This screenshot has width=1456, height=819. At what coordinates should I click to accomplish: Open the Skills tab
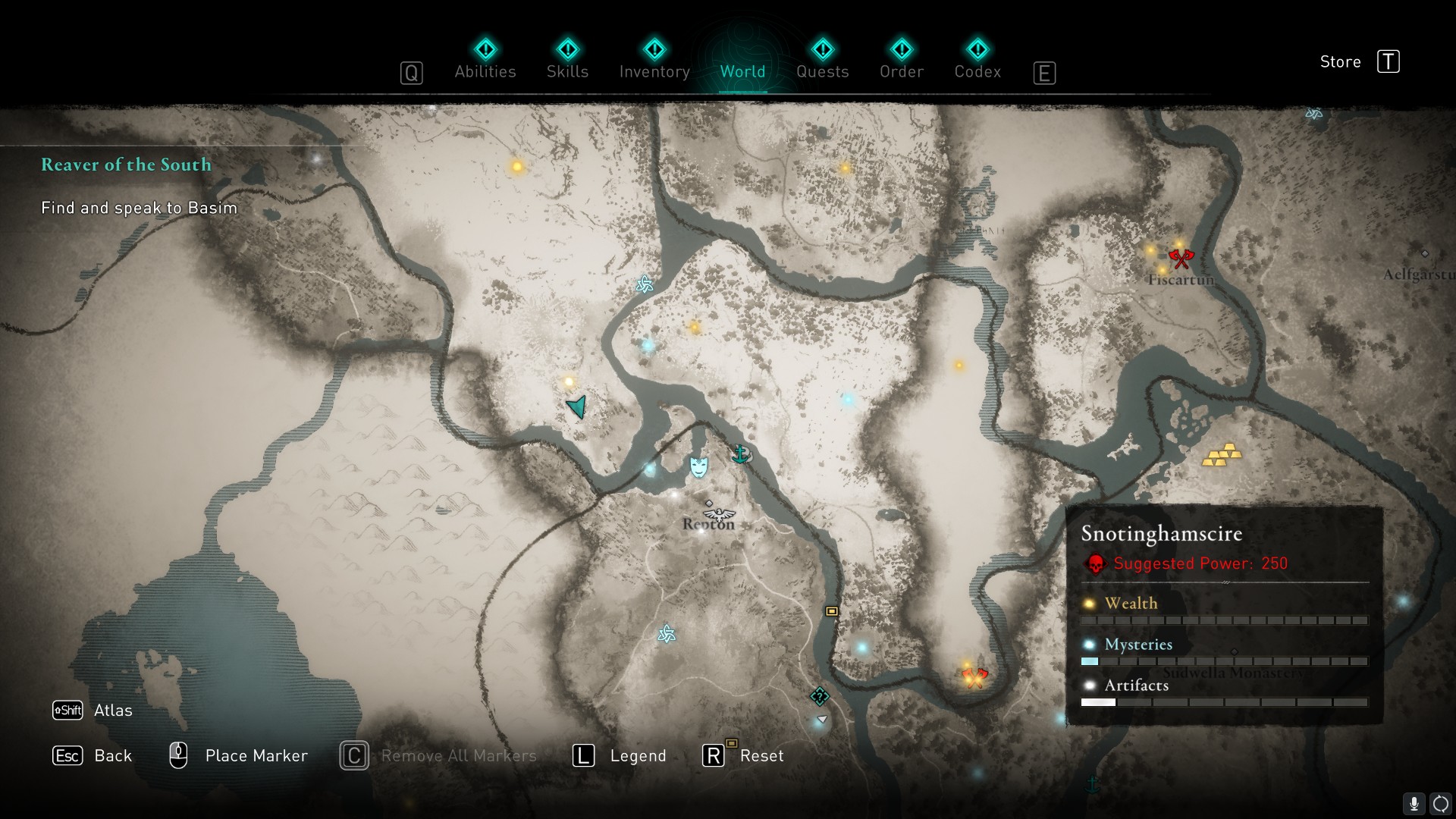pyautogui.click(x=567, y=71)
